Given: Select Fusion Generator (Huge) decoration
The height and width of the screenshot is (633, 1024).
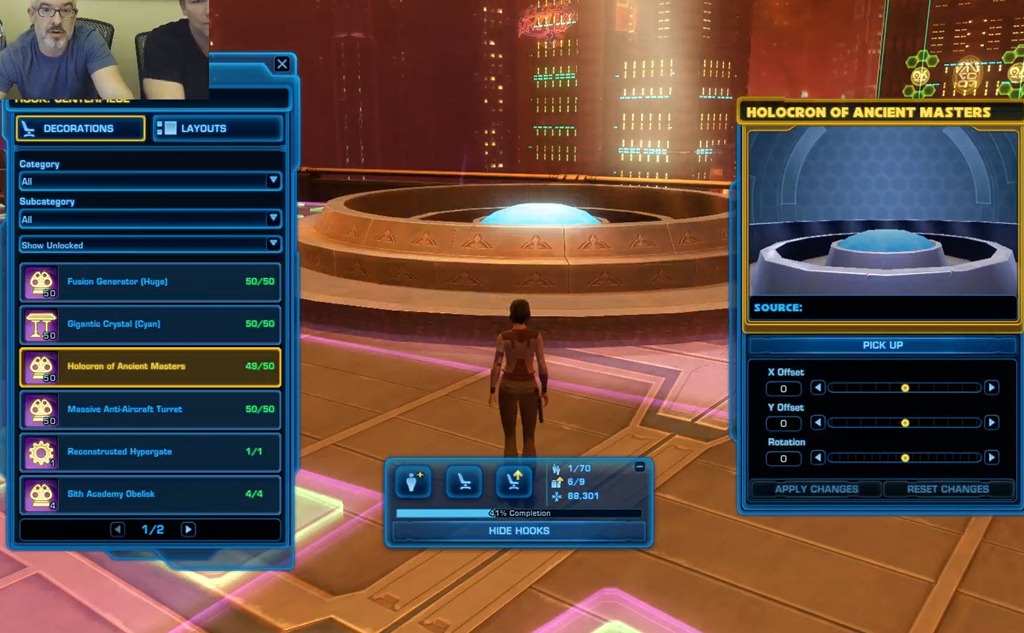Looking at the screenshot, I should click(x=150, y=282).
